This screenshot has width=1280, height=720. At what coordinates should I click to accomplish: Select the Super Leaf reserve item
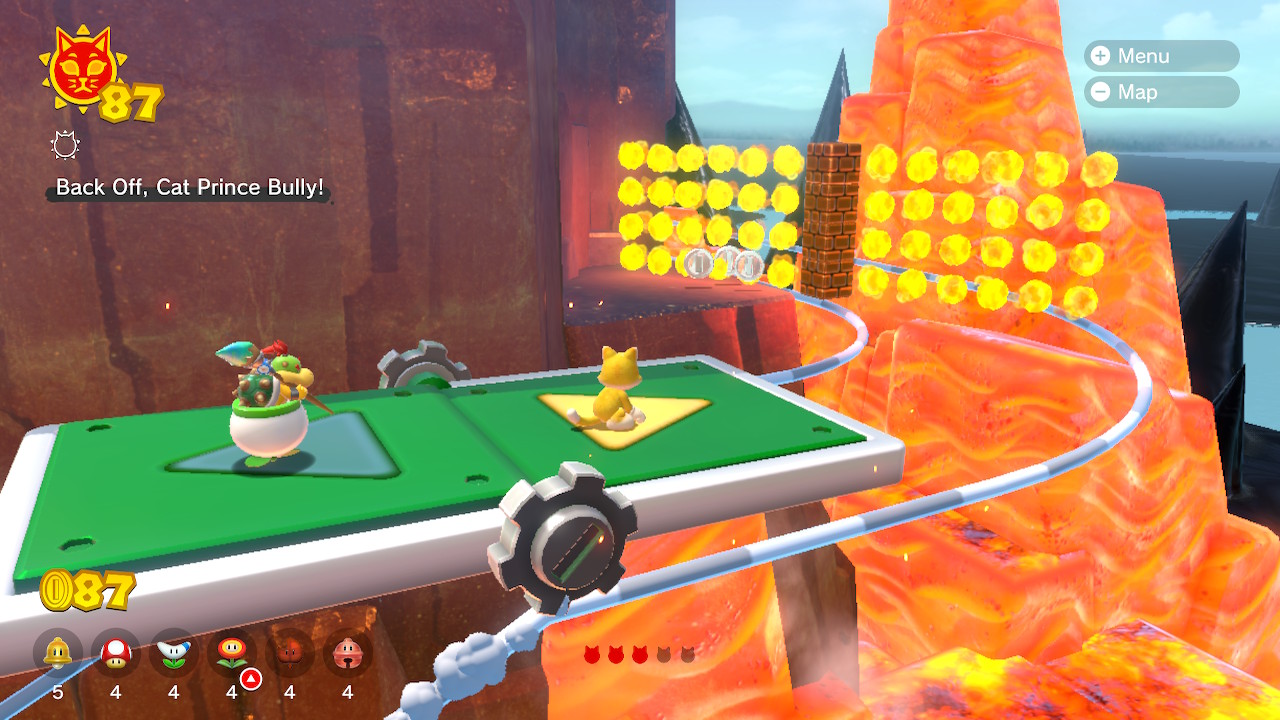(290, 654)
